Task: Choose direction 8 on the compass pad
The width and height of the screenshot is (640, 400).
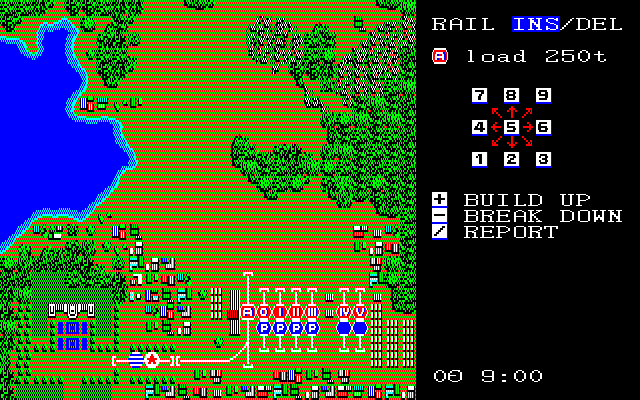Action: coord(511,96)
